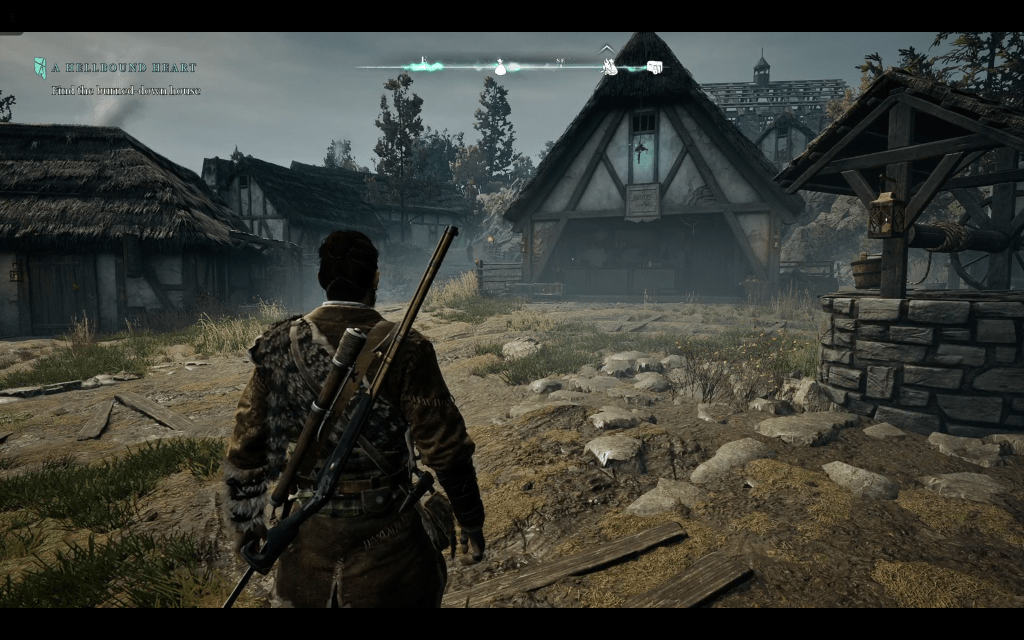1024x640 pixels.
Task: Select the campfire marker on the compass
Action: [x=608, y=67]
